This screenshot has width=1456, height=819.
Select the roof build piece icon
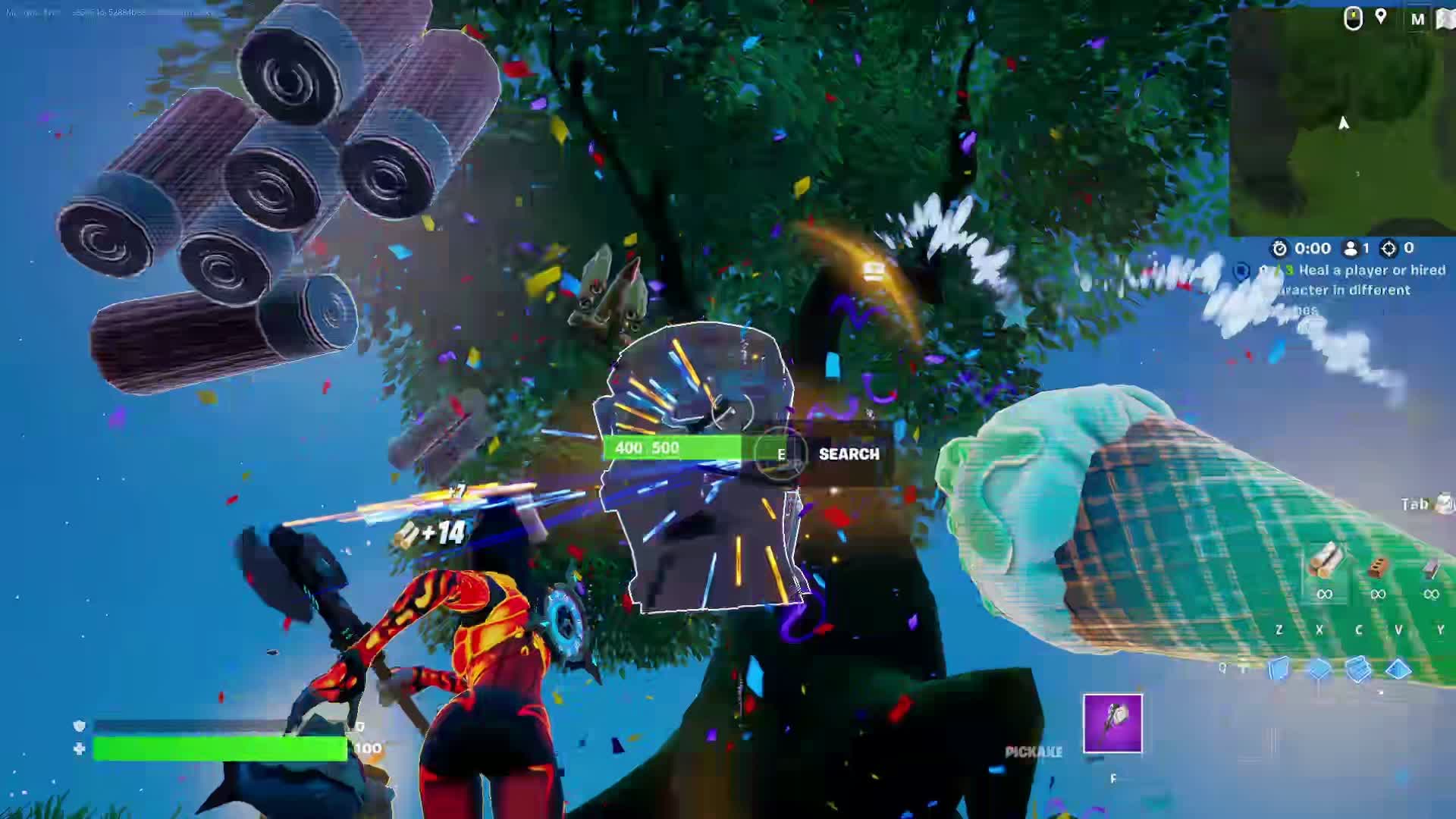1398,669
